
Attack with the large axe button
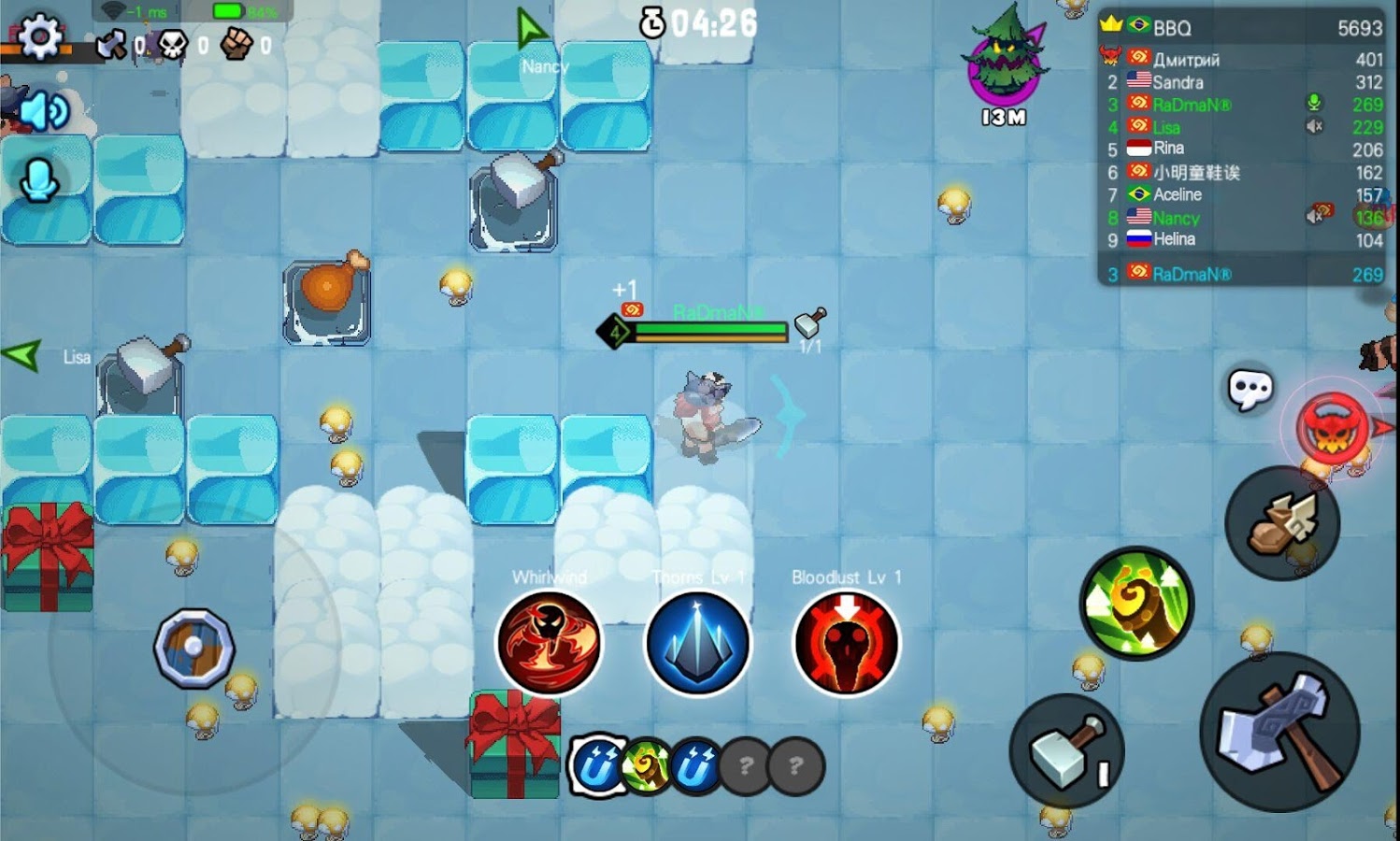1279,732
